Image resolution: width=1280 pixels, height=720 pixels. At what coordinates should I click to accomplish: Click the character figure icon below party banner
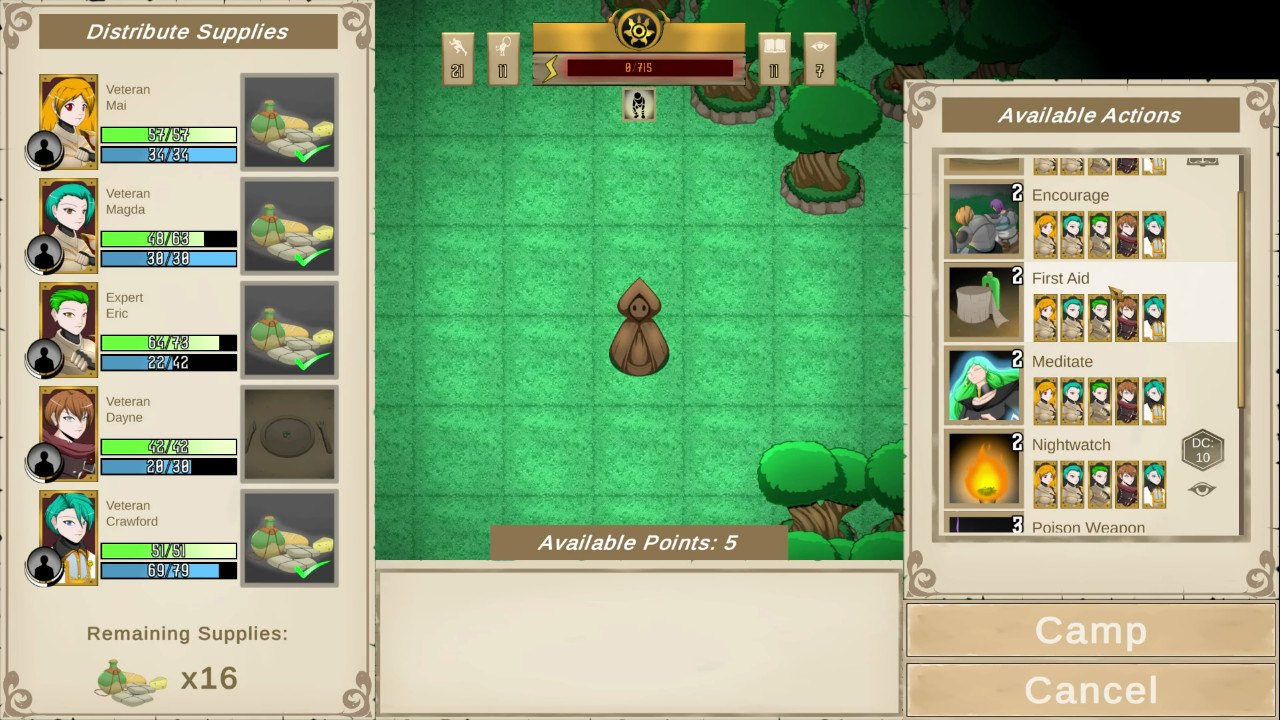[x=639, y=106]
